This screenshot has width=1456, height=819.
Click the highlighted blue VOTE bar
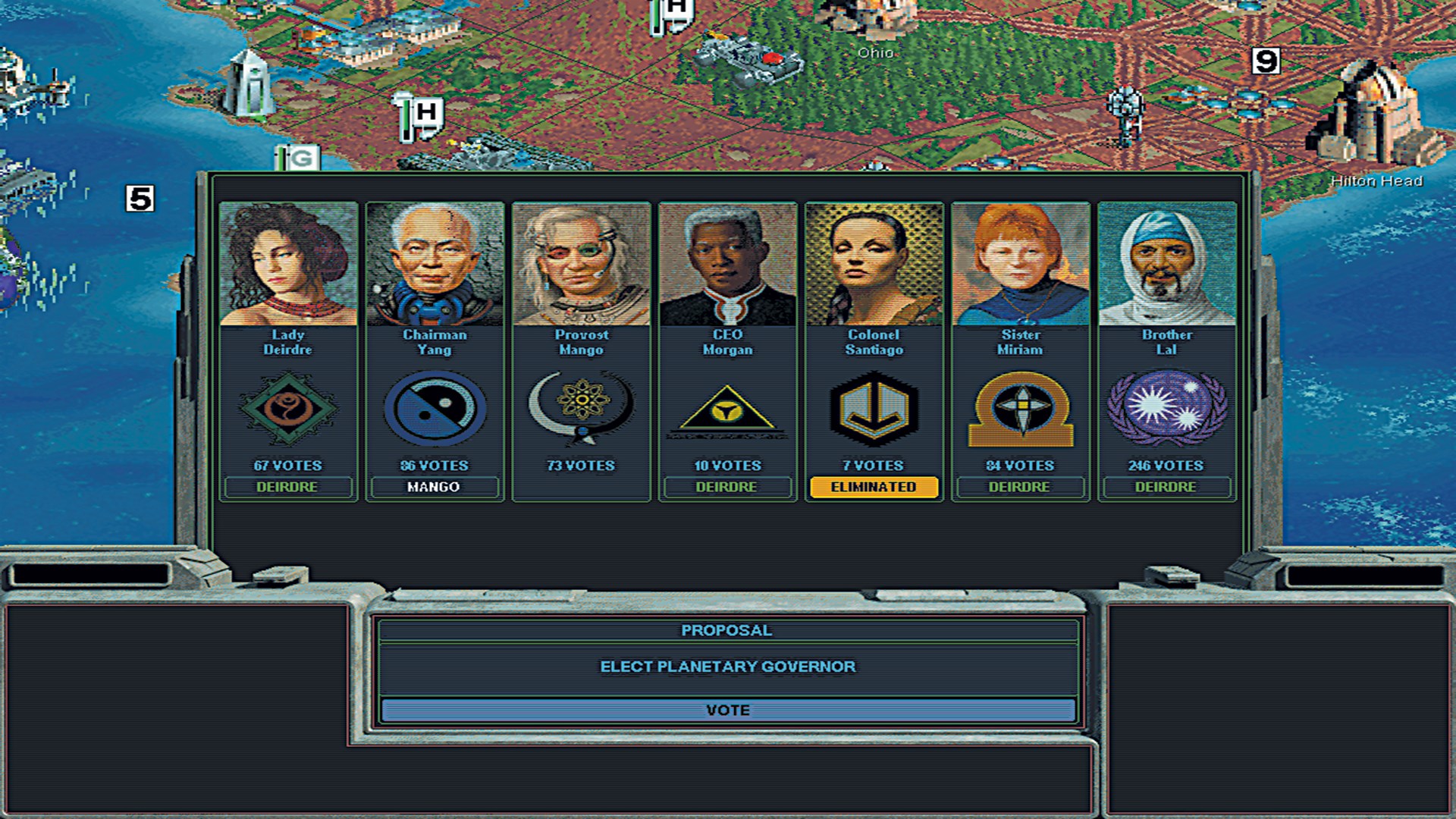(726, 710)
